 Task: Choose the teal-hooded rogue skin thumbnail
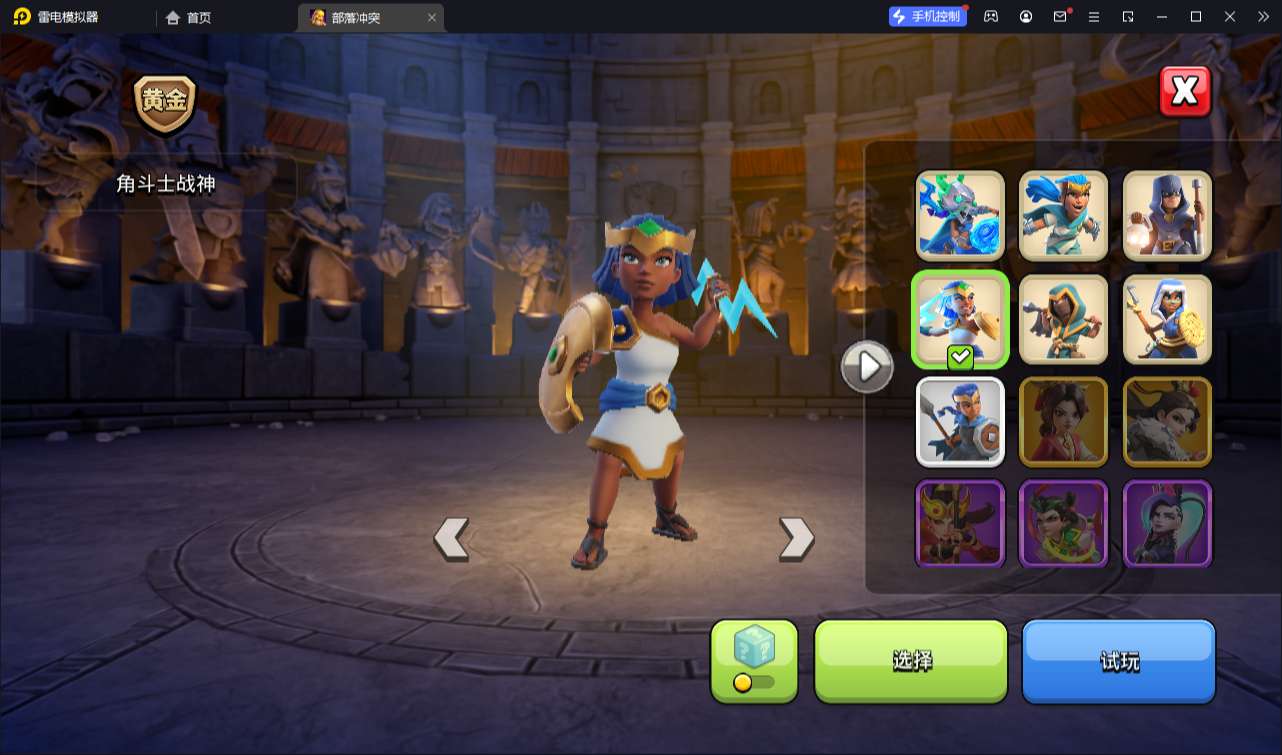(1064, 319)
